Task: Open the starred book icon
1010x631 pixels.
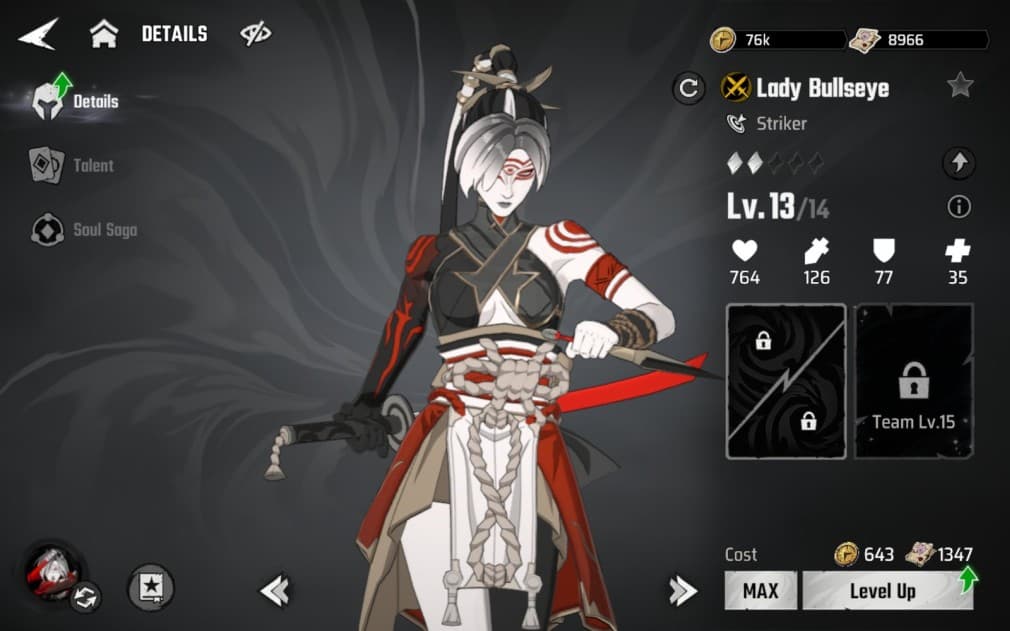Action: (151, 588)
